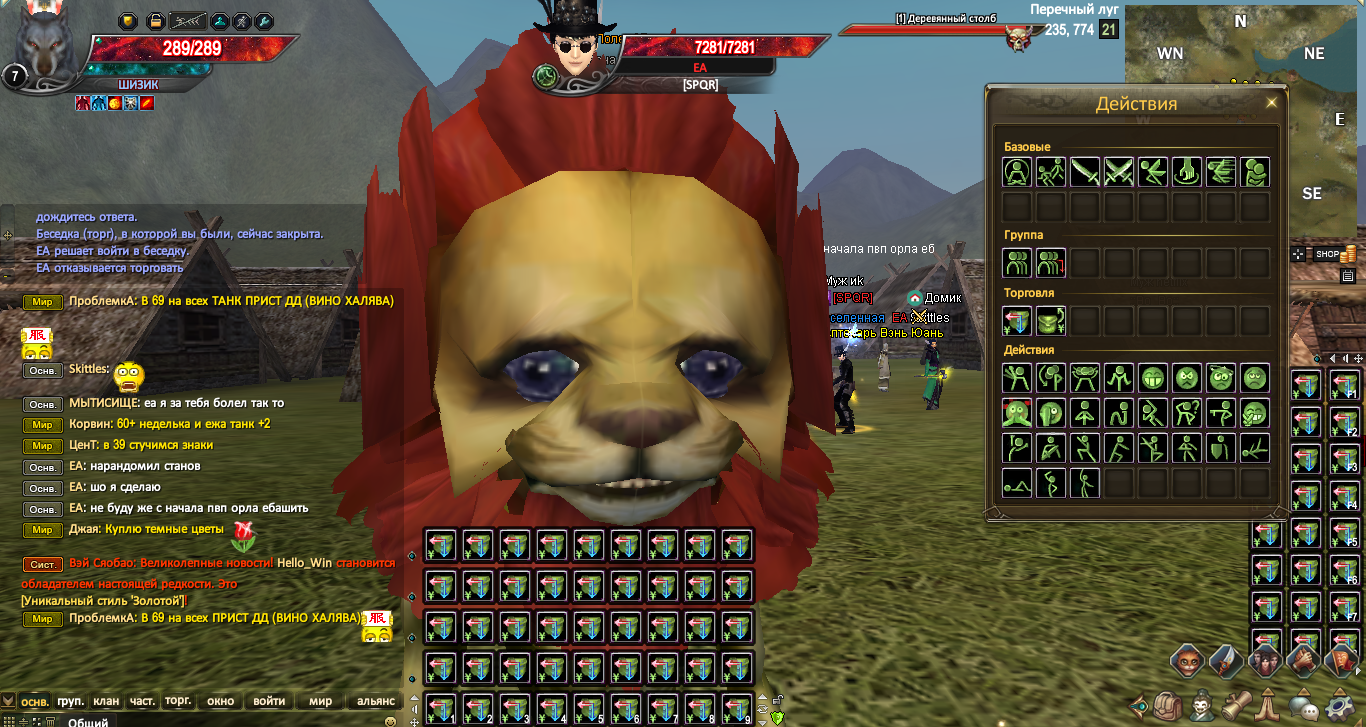Choose the angry face emote

pyautogui.click(x=1187, y=378)
